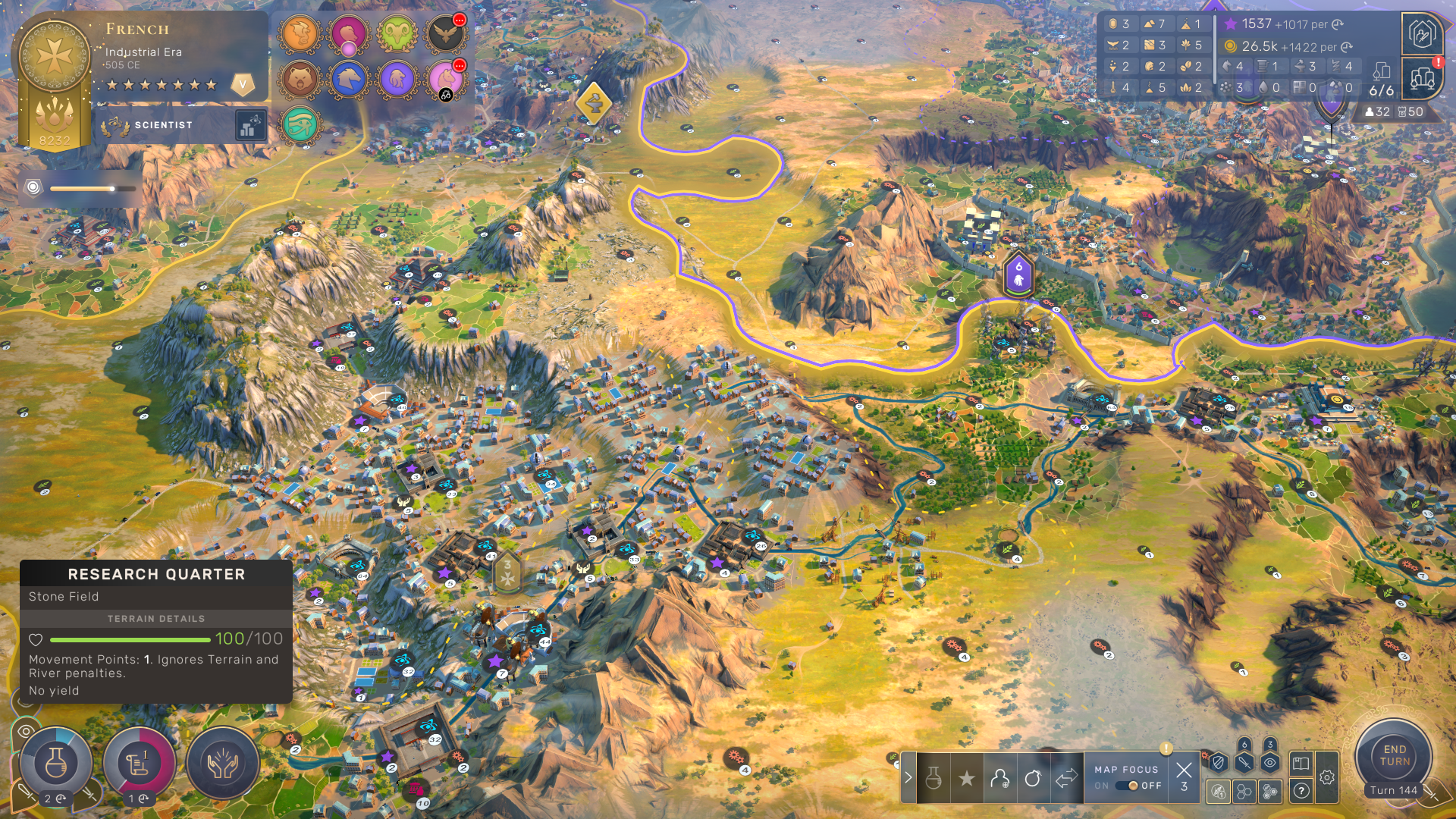
Task: Select the star notification in the bar
Action: (966, 778)
